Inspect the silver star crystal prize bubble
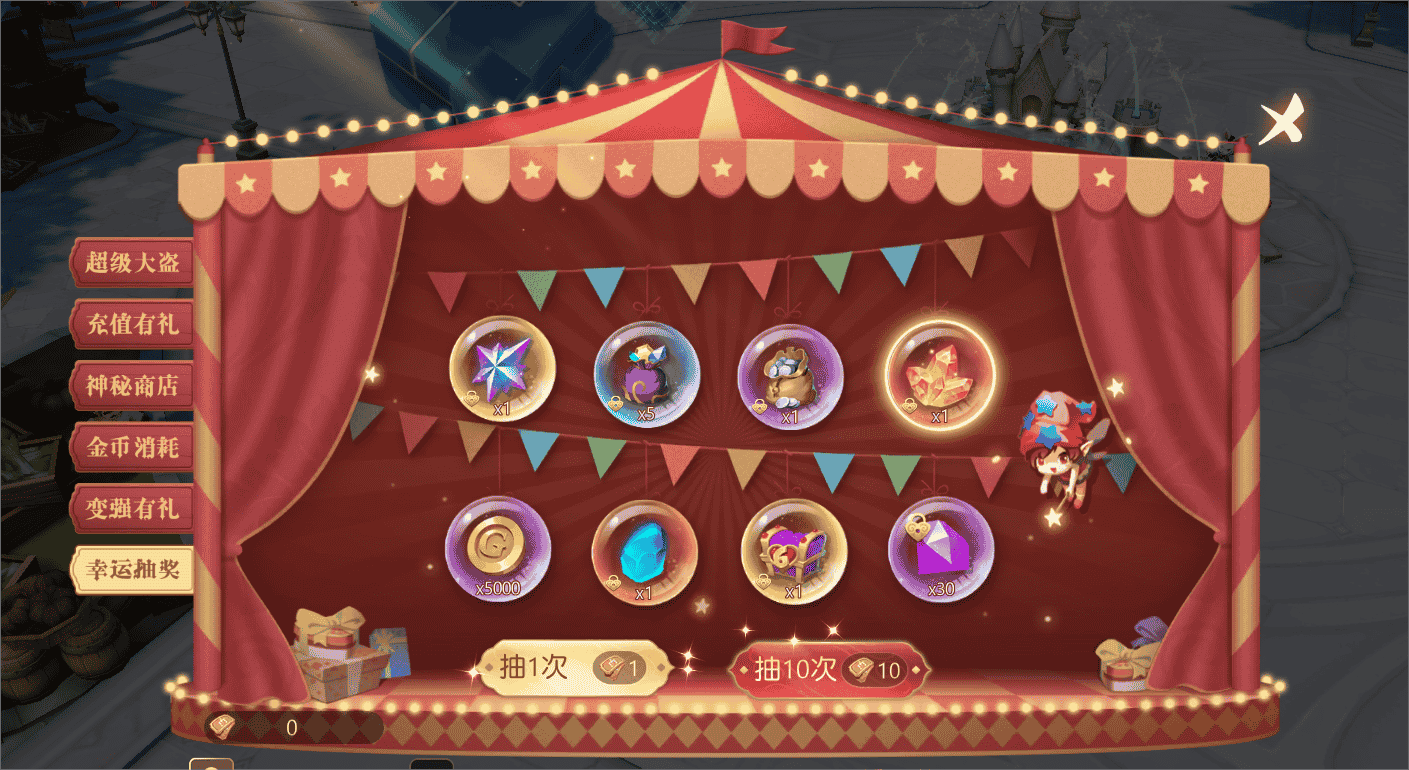The image size is (1409, 770). click(x=502, y=369)
